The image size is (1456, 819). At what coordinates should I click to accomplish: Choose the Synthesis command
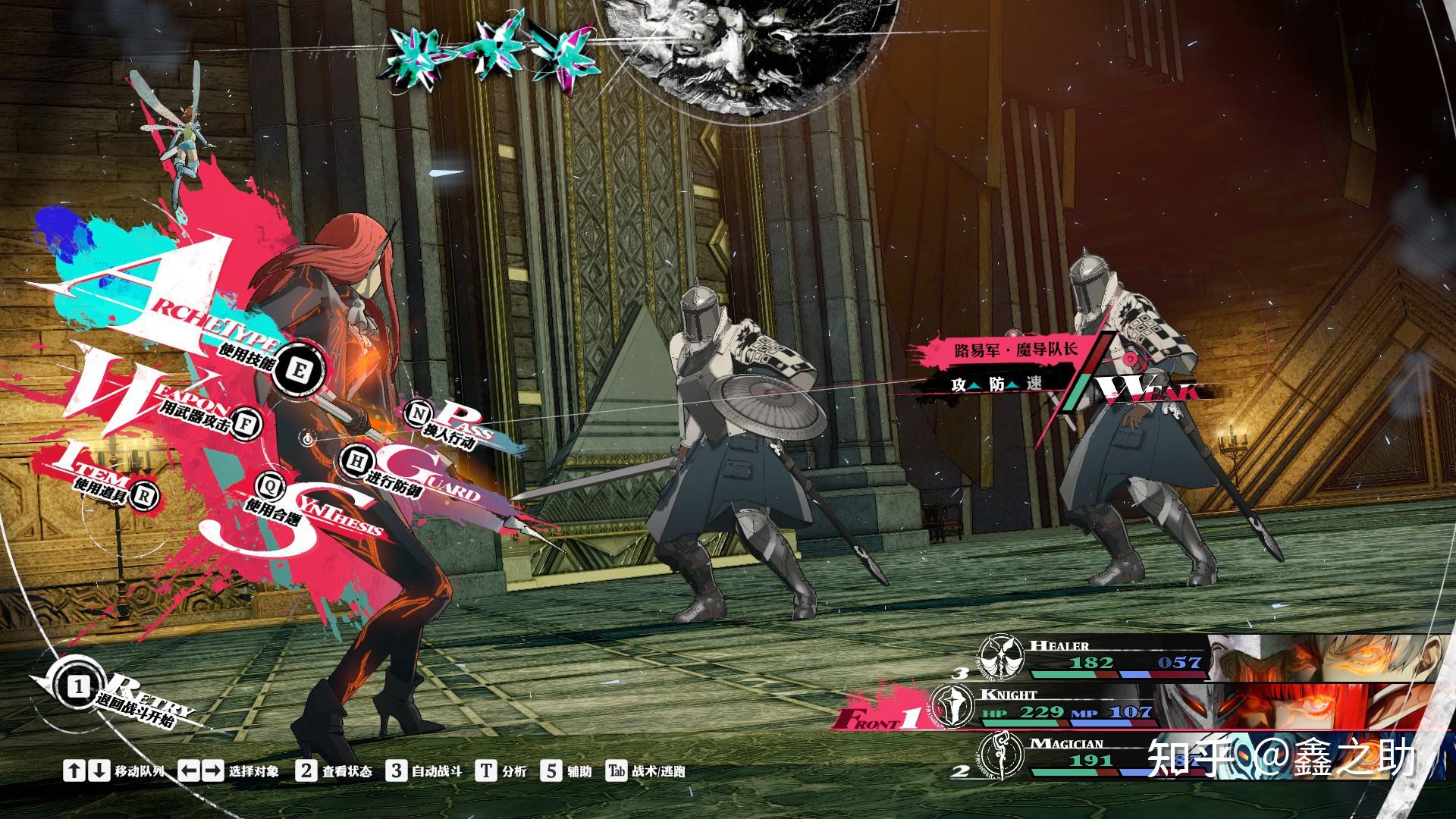click(268, 482)
